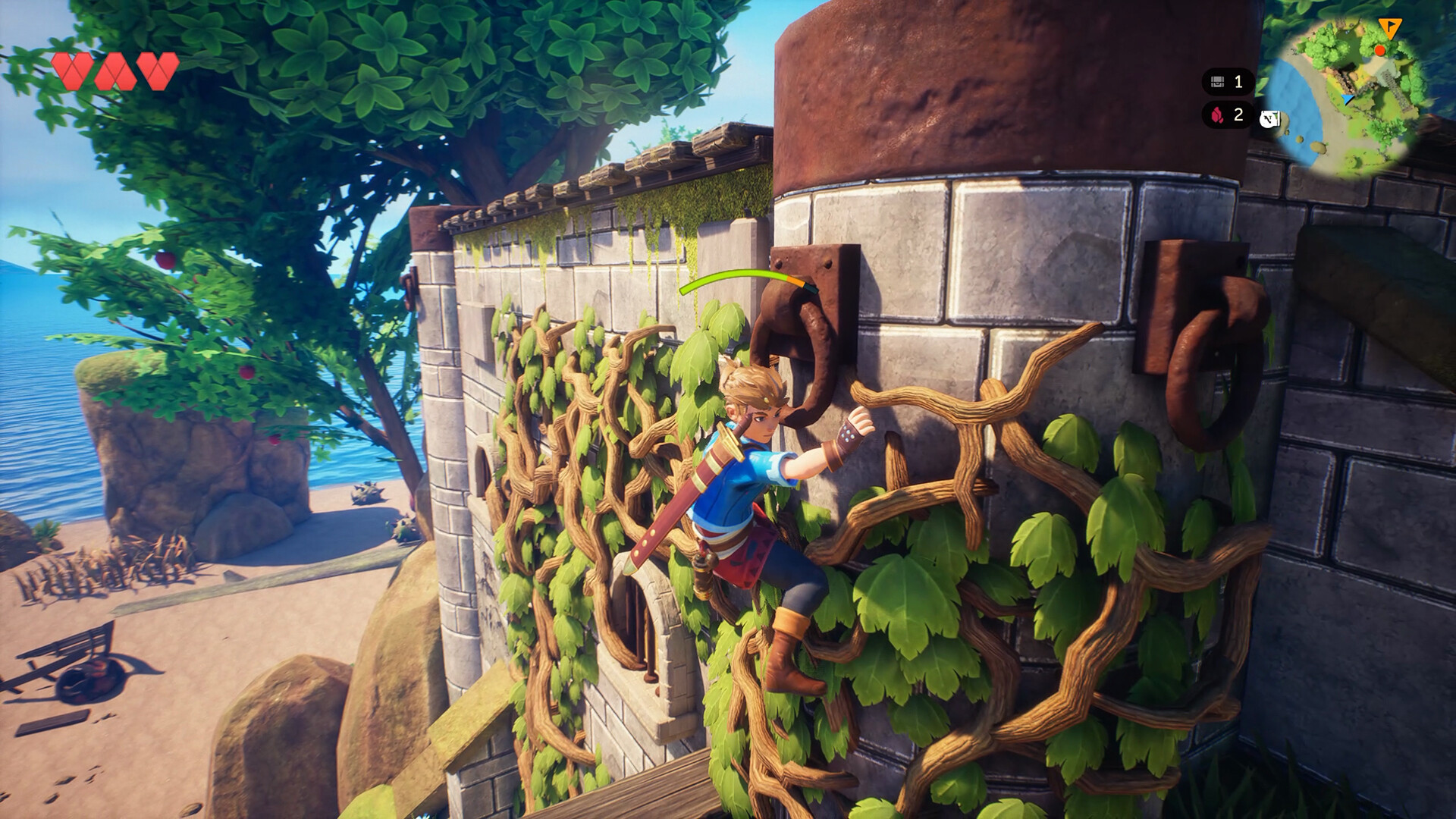Click the red objective dot on the minimap
1456x819 pixels.
[1380, 51]
